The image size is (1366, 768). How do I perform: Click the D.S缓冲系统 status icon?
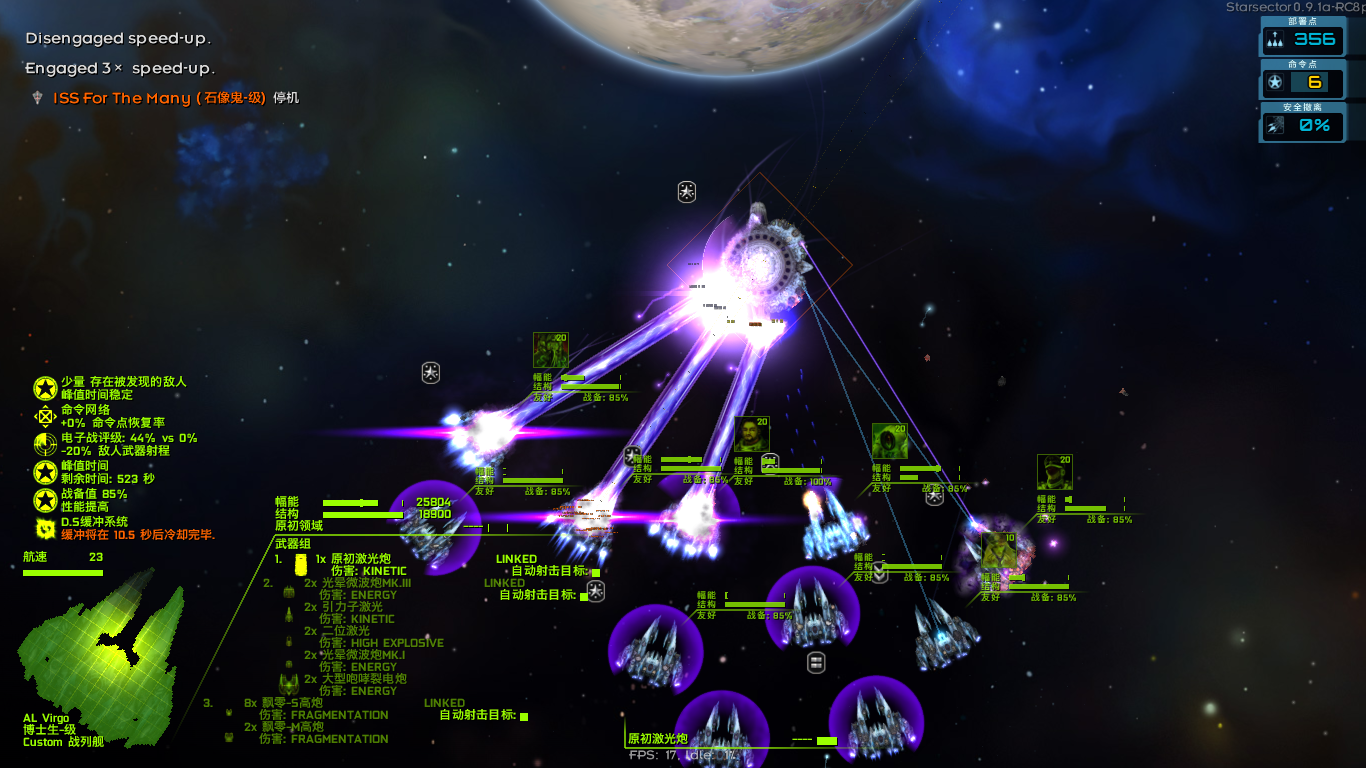click(46, 530)
